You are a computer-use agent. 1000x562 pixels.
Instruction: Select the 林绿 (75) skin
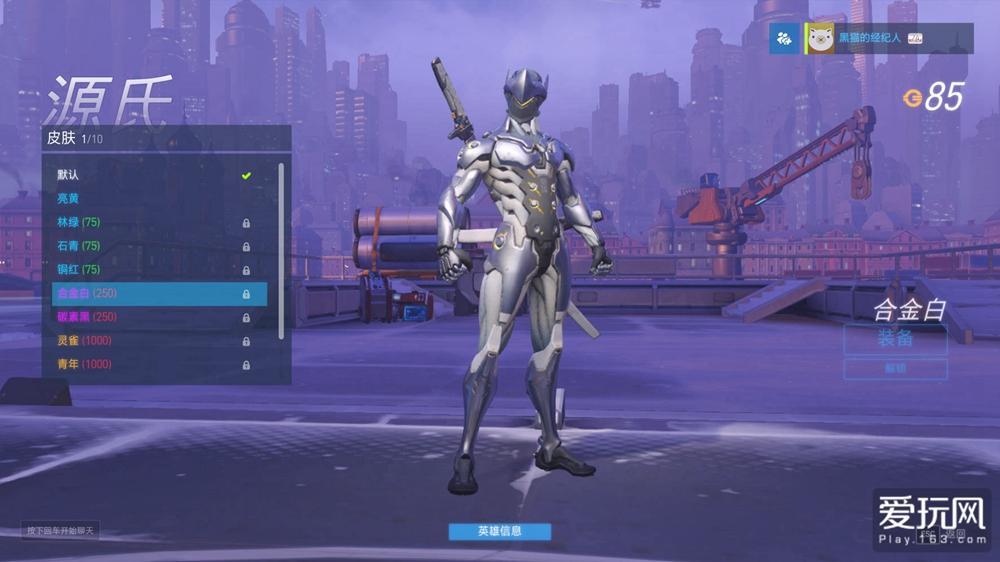[150, 222]
